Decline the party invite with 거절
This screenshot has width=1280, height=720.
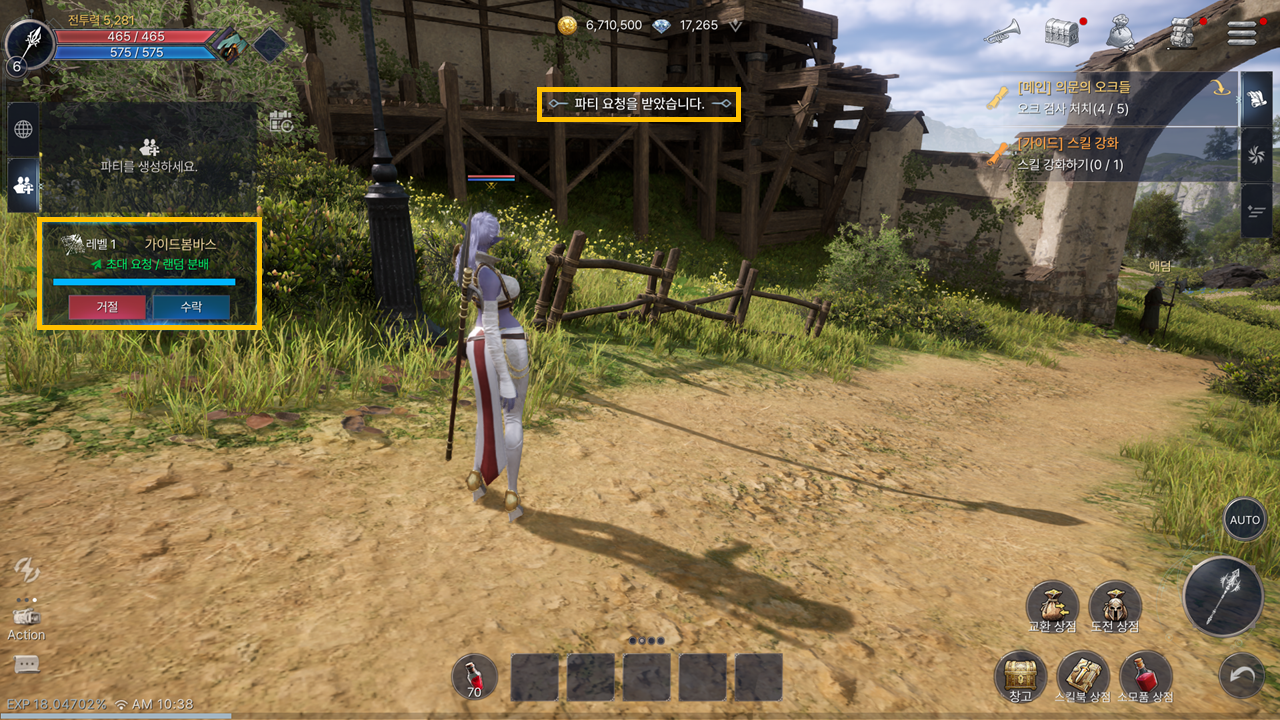pos(107,307)
